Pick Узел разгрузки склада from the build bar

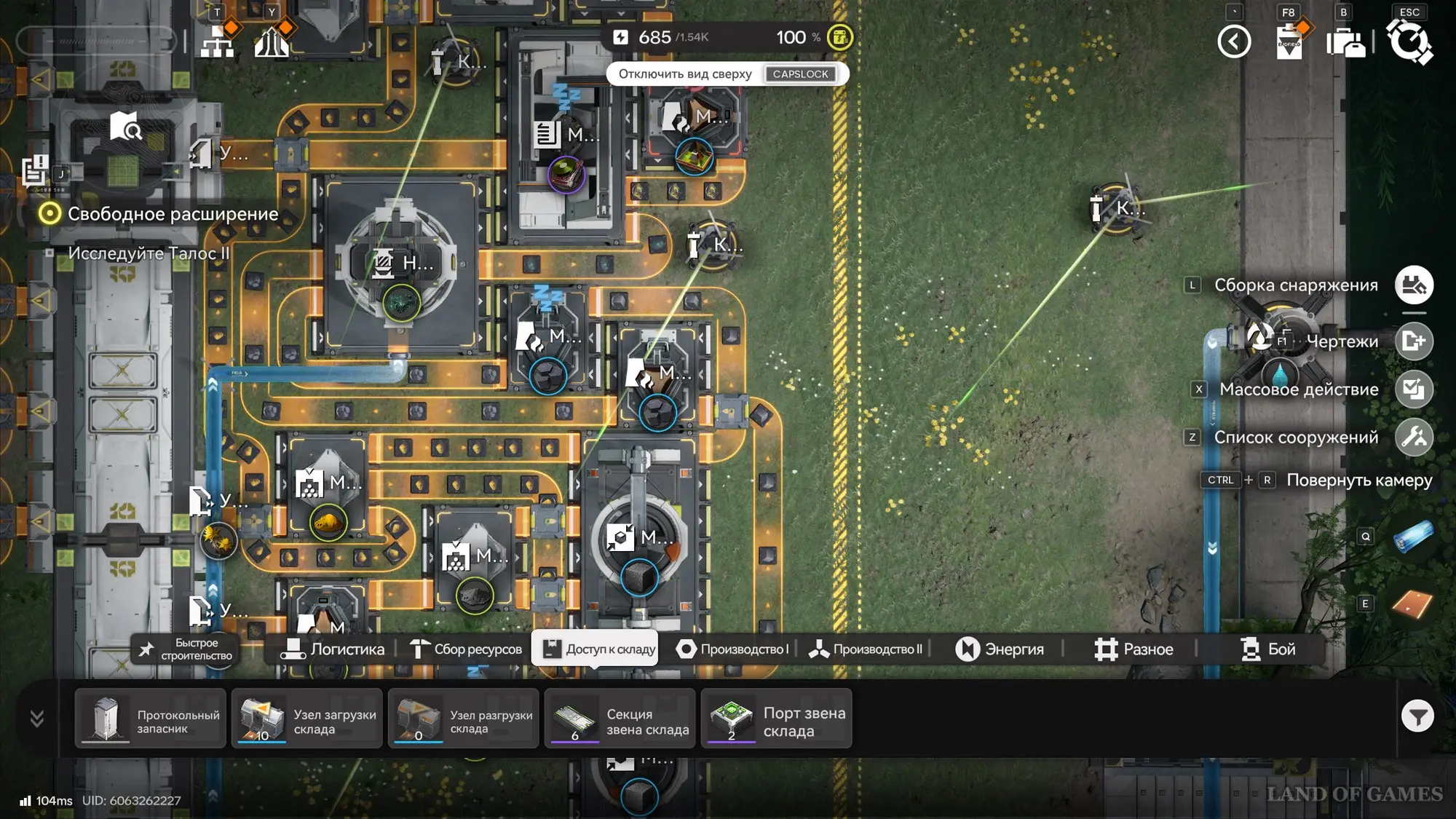click(x=464, y=719)
